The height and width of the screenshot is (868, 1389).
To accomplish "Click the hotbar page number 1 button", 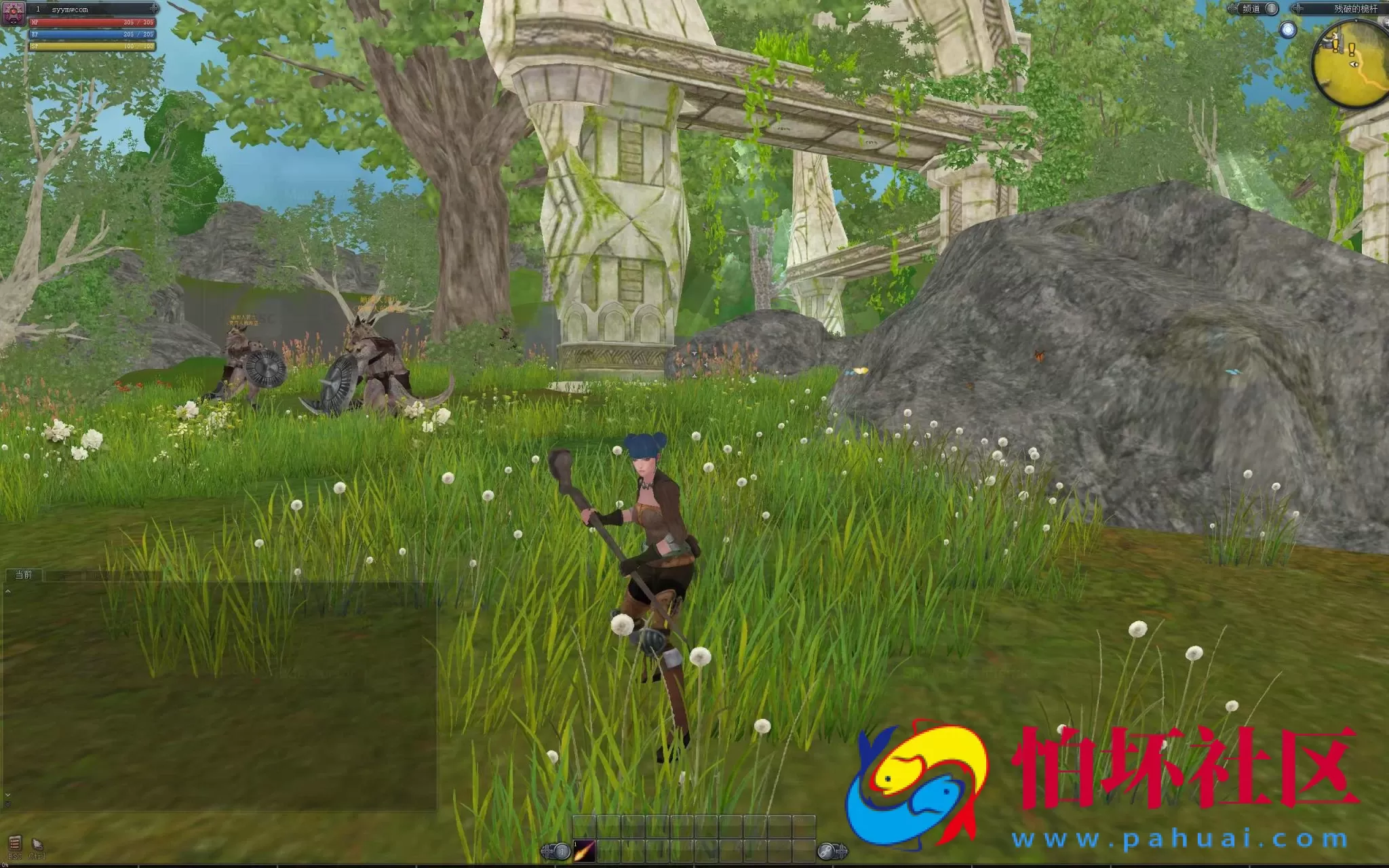I will (561, 851).
